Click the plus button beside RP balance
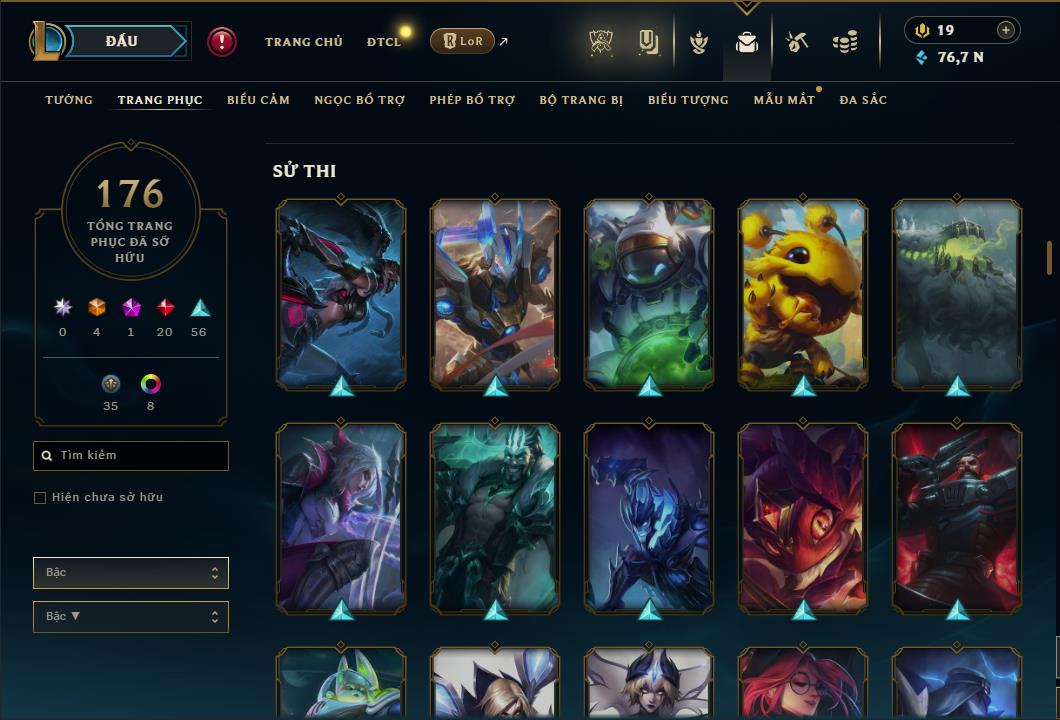The image size is (1060, 720). pos(1006,30)
